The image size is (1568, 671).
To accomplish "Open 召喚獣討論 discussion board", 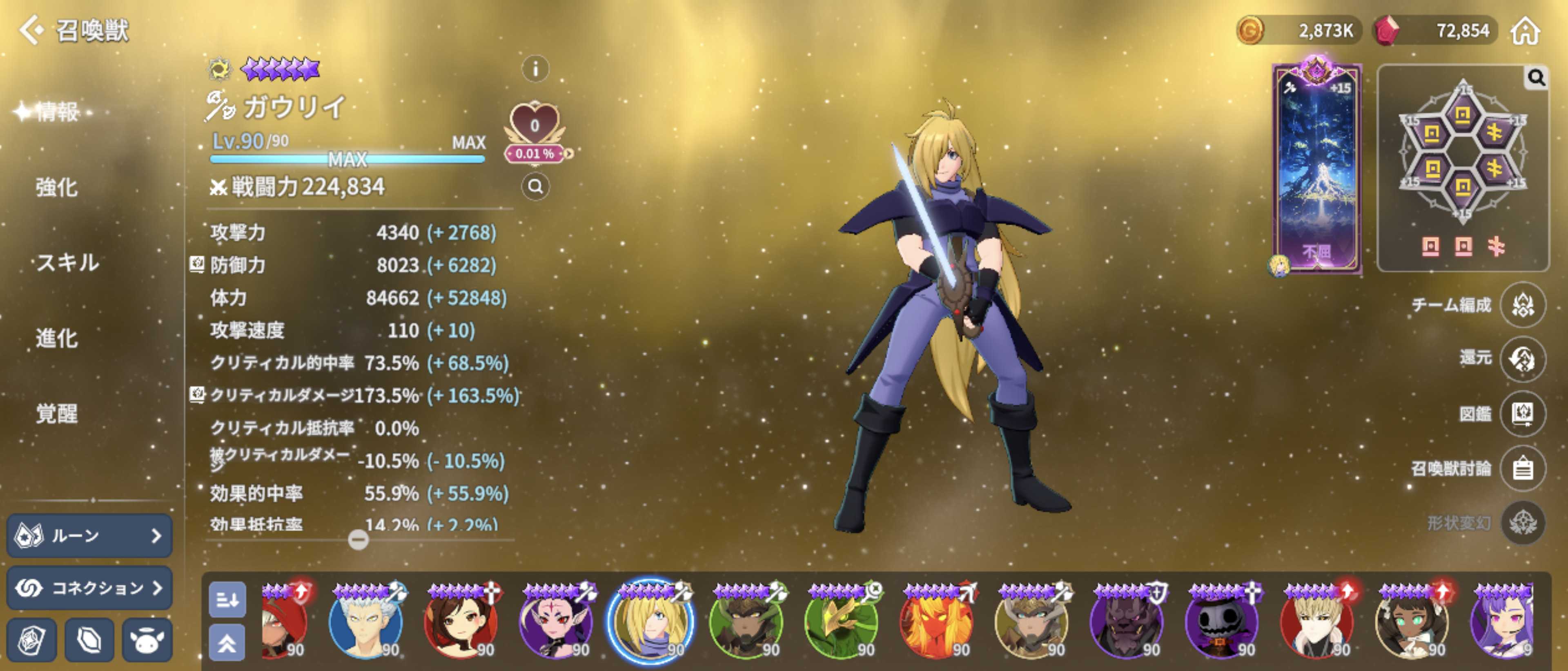I will (1522, 469).
